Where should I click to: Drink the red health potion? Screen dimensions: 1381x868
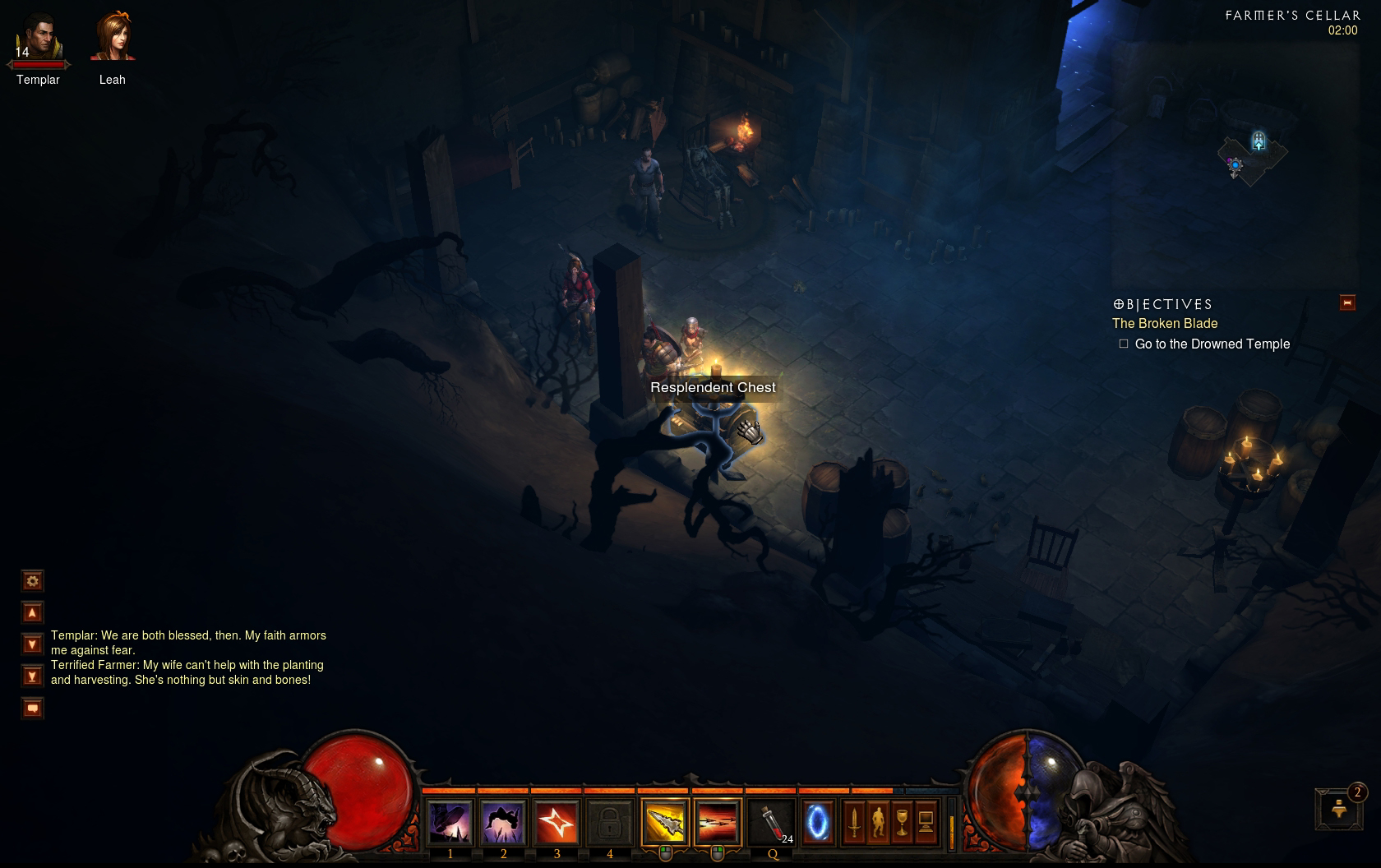(x=773, y=822)
